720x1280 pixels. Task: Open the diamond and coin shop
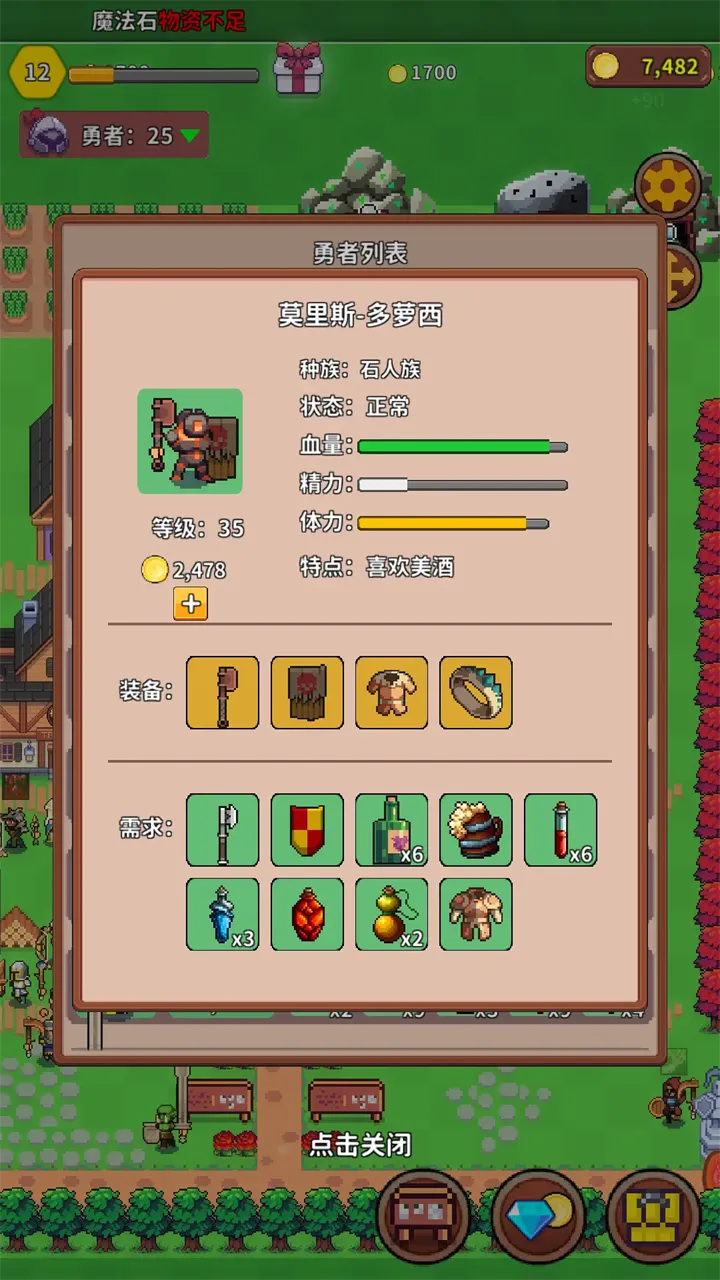click(x=538, y=1215)
